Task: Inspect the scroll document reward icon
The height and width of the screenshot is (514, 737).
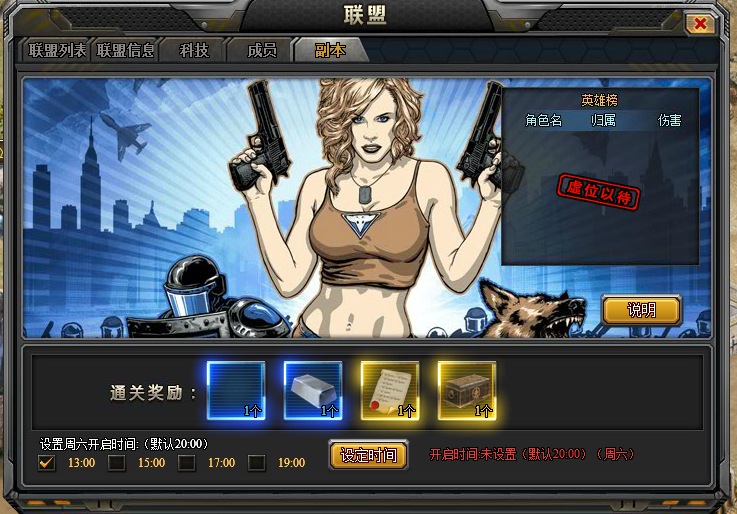Action: pos(390,390)
